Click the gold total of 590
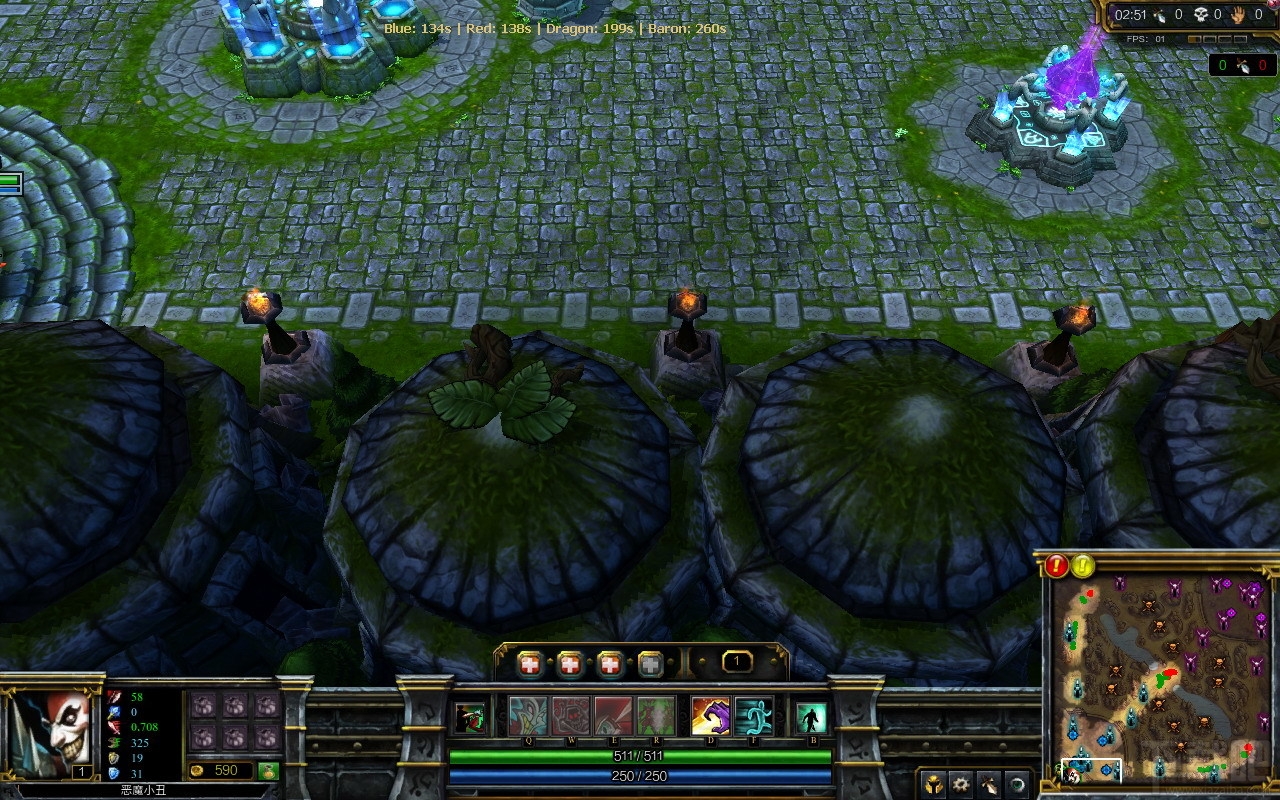 click(226, 771)
